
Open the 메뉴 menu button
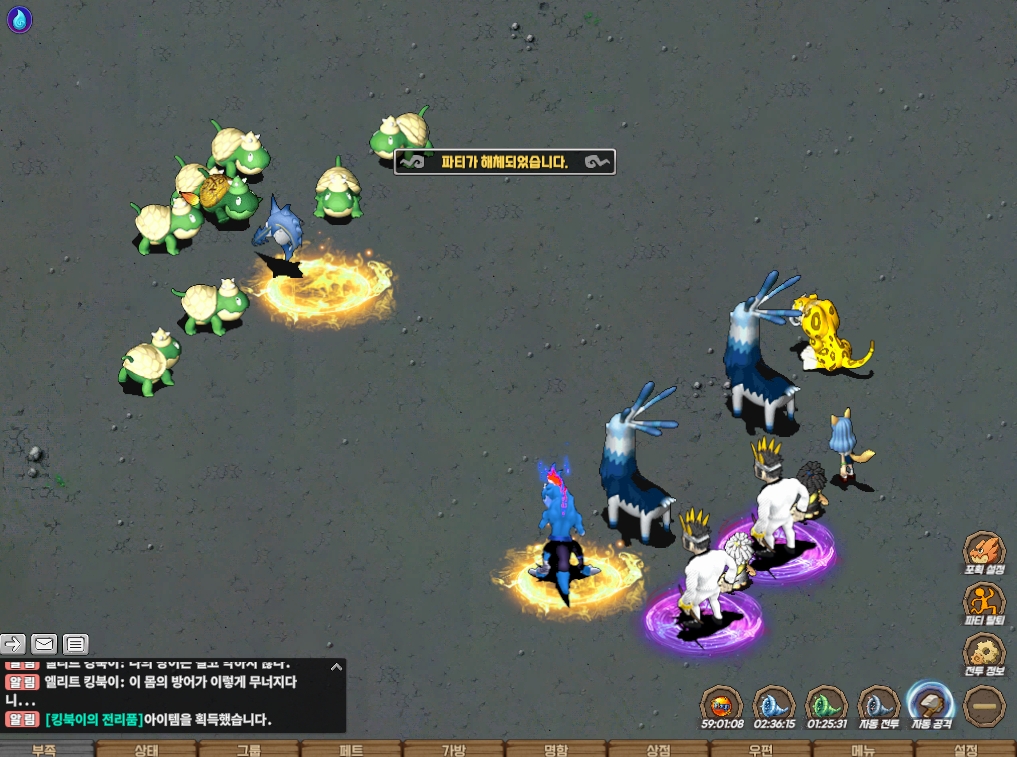(x=863, y=749)
